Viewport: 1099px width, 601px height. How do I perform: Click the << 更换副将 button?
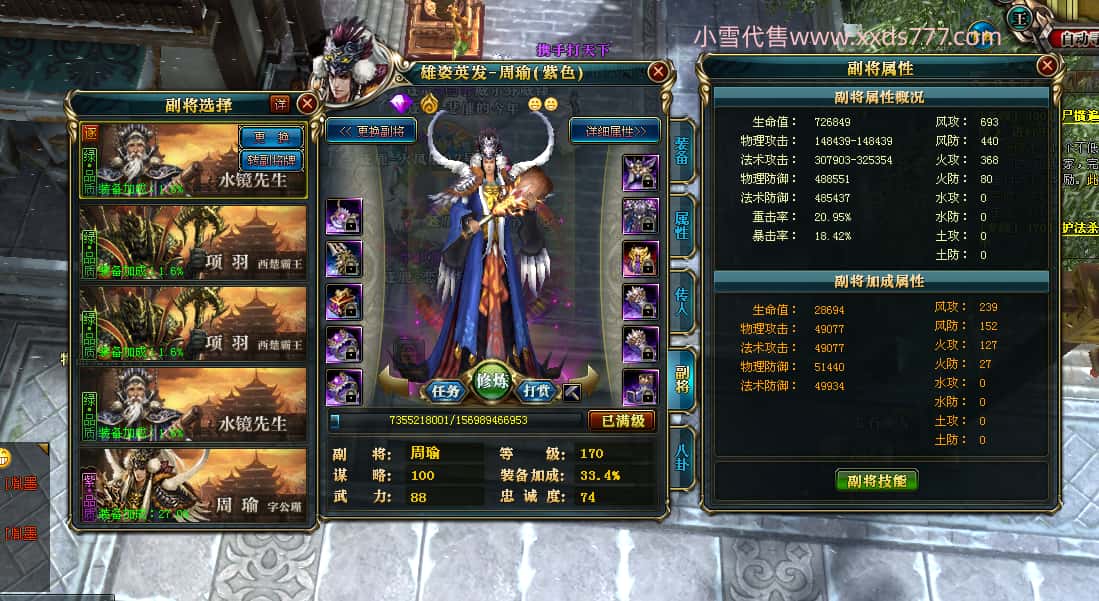372,130
